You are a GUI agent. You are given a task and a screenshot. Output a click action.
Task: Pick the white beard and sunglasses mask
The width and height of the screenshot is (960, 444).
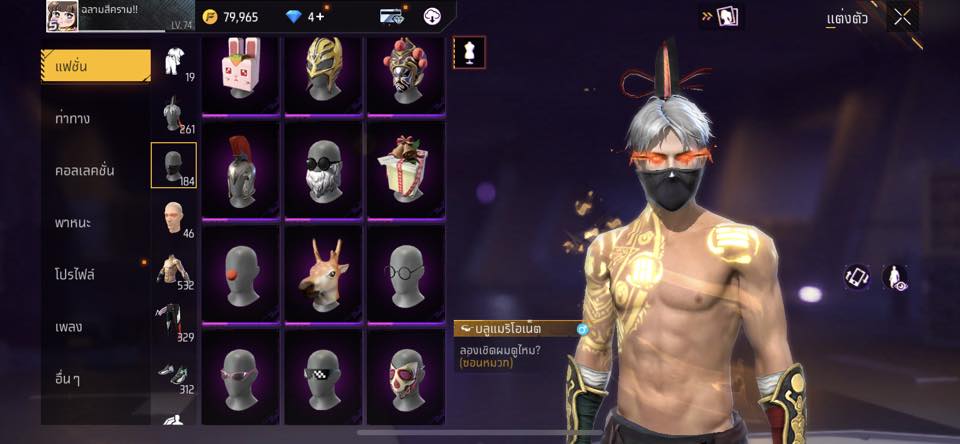[323, 168]
